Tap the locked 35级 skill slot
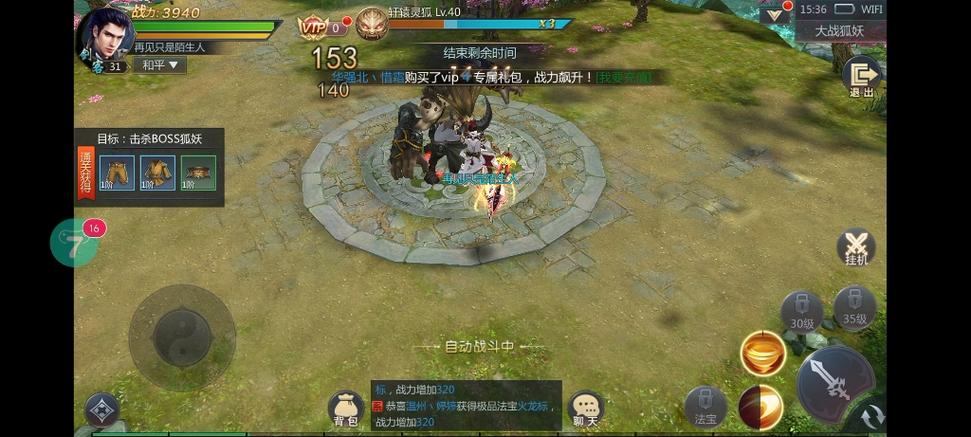The width and height of the screenshot is (971, 437). 854,307
